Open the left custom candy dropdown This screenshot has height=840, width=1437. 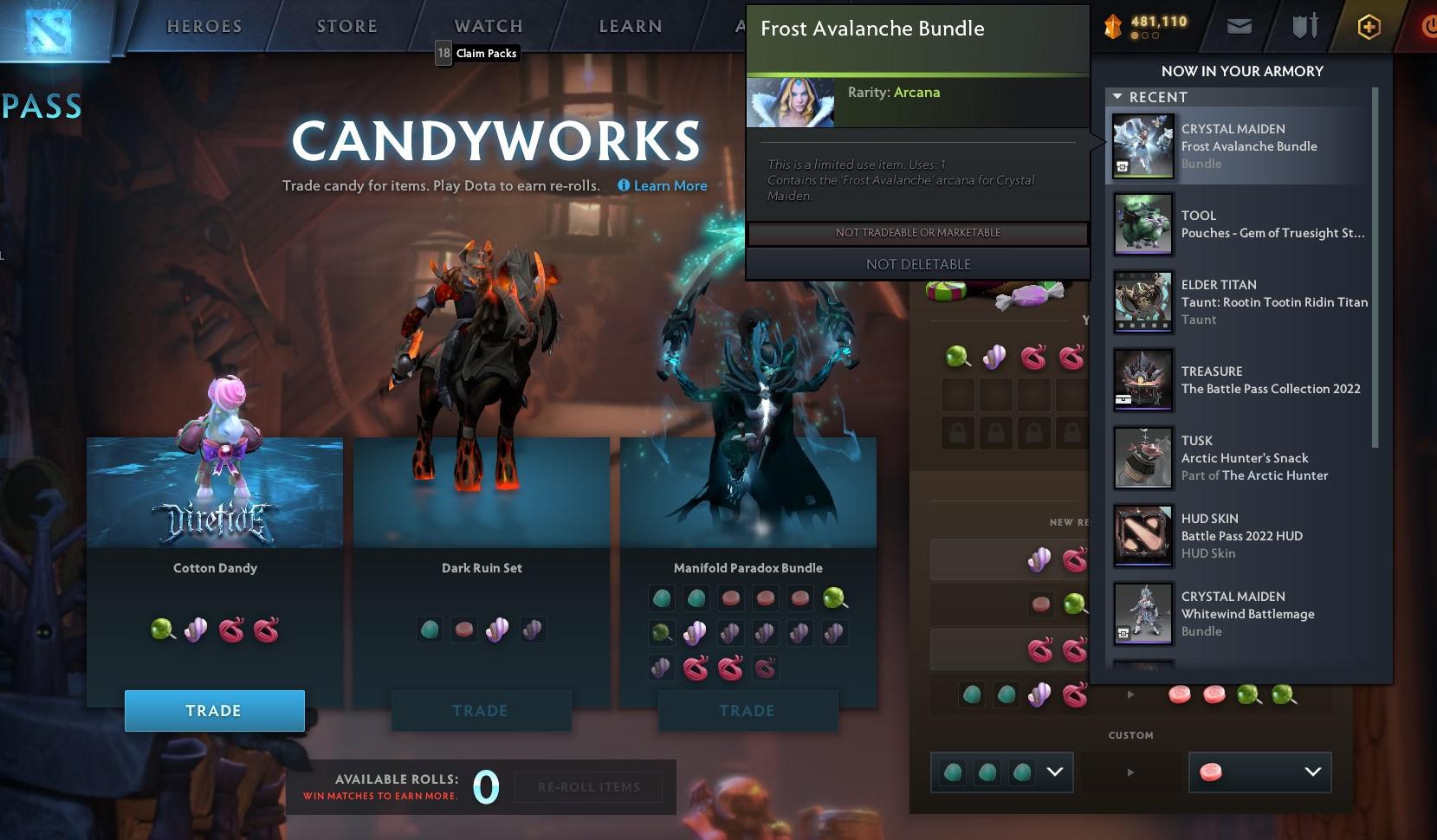(x=1054, y=772)
